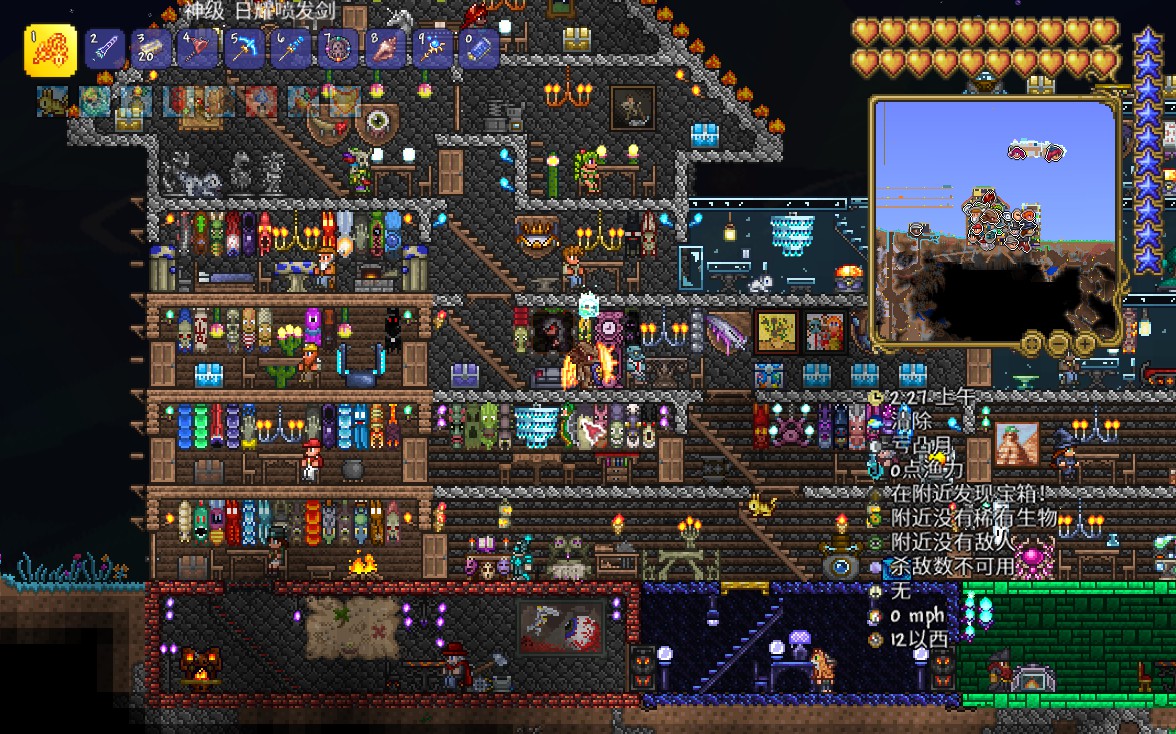1176x734 pixels.
Task: Select the blue drill in hotbar slot 2
Action: click(104, 48)
